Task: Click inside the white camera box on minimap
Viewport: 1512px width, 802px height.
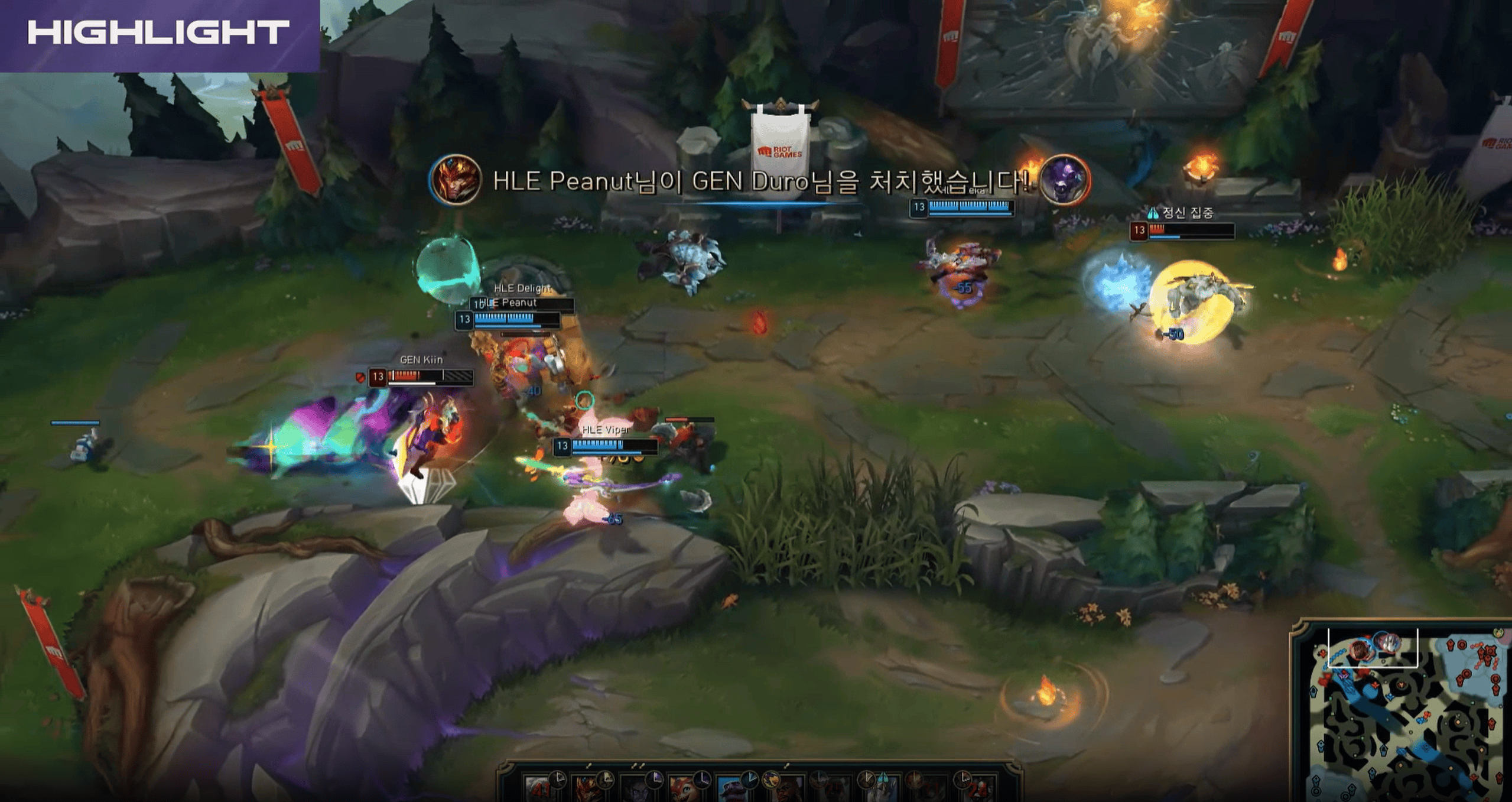Action: [1372, 648]
